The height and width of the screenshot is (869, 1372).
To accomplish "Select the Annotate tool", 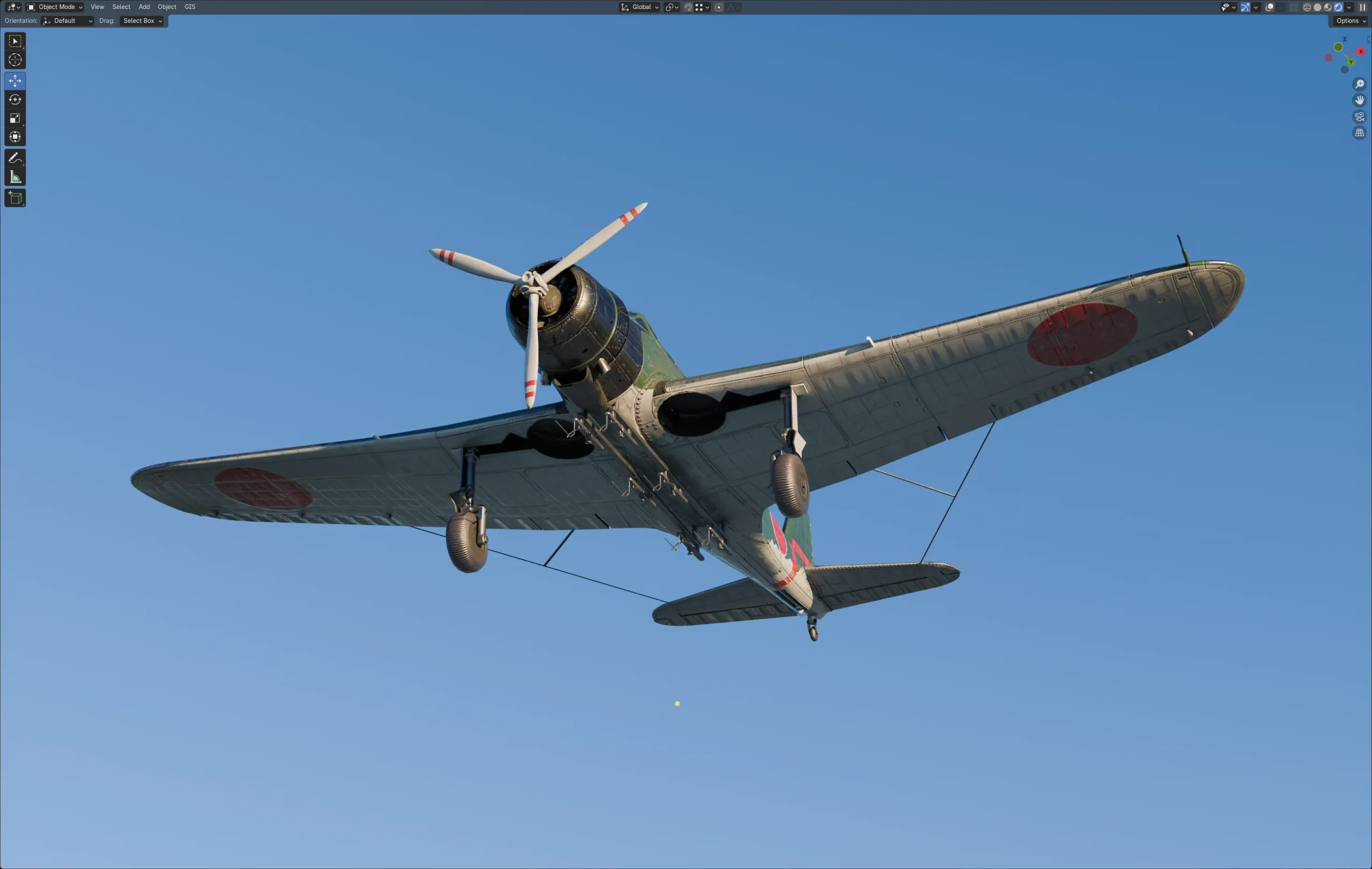I will tap(15, 157).
